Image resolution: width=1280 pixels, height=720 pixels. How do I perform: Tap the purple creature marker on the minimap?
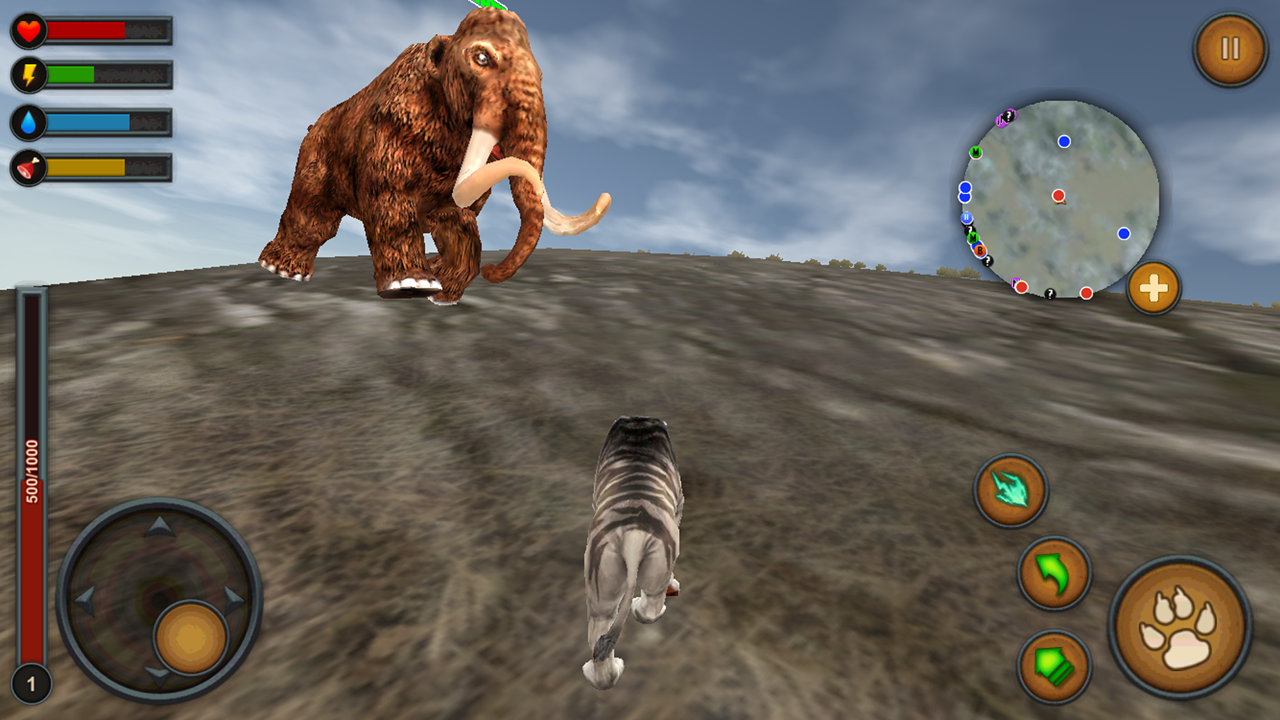[x=1004, y=117]
